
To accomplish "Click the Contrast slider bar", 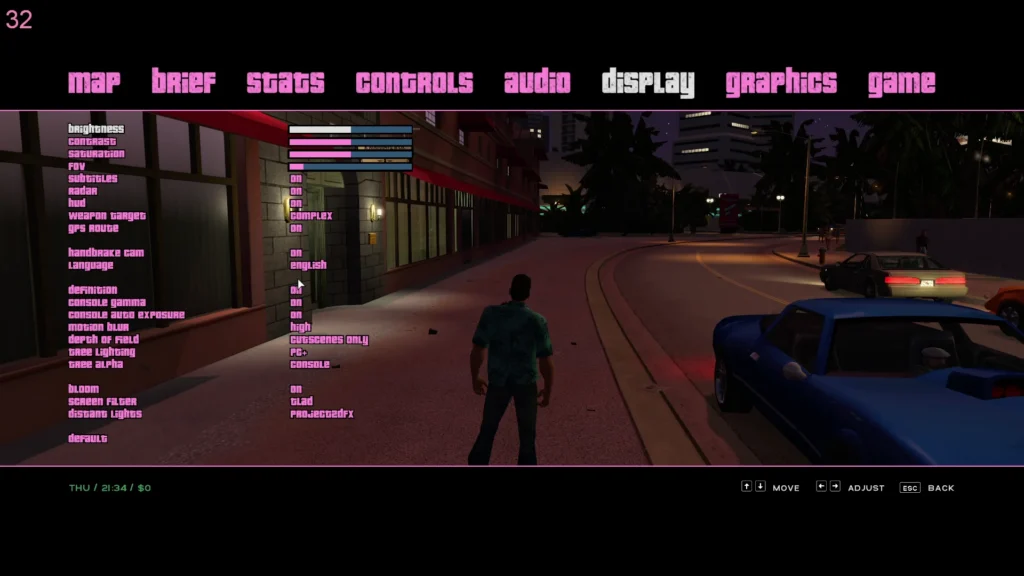I will [350, 142].
